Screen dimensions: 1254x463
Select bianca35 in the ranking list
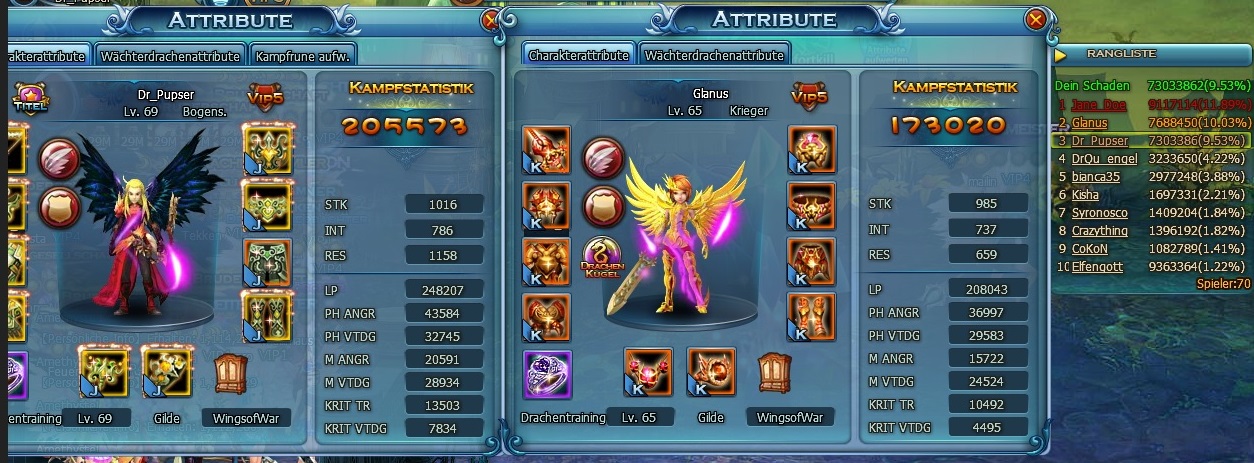[x=1094, y=176]
